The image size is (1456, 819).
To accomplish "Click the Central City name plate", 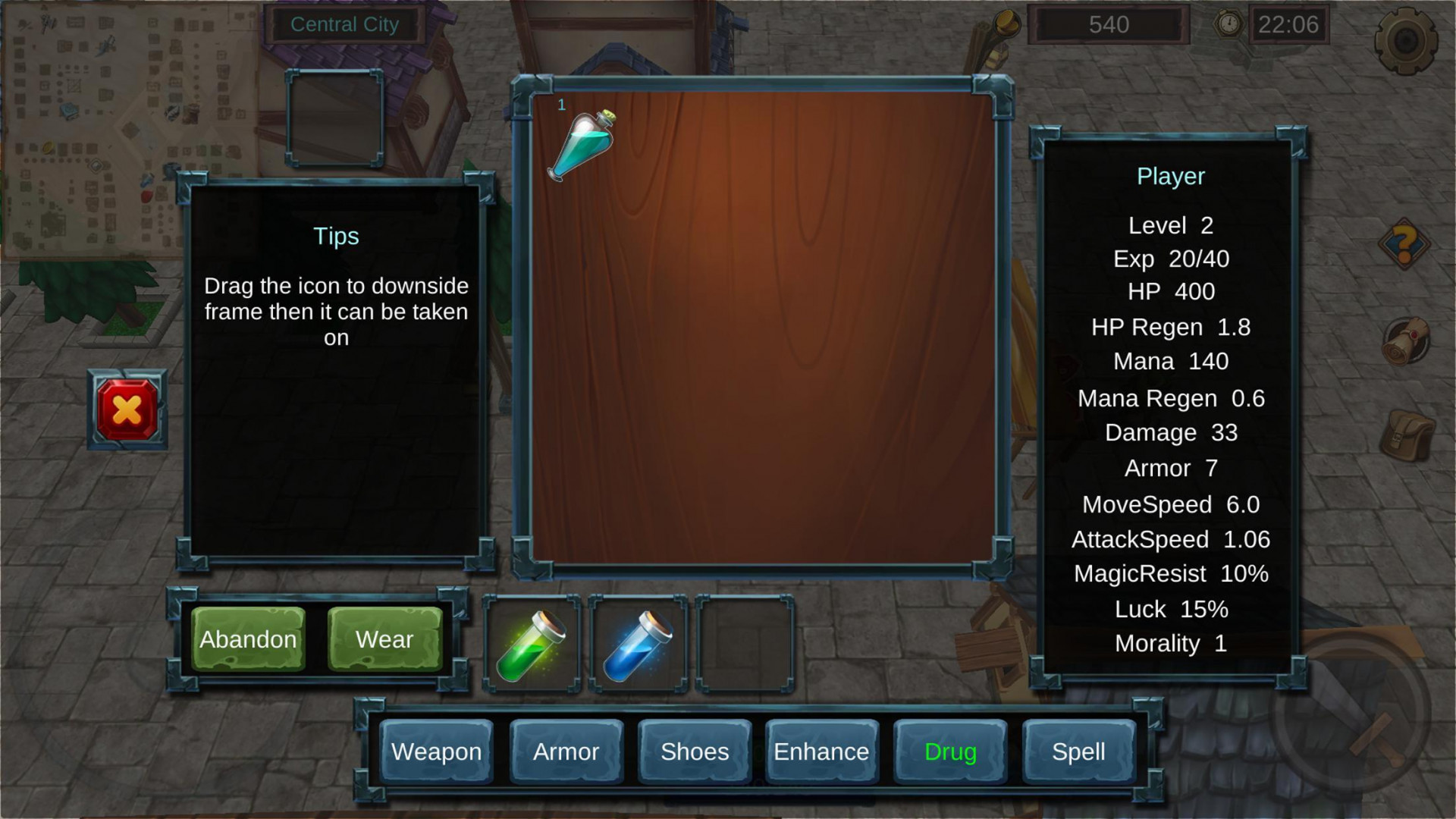I will (x=345, y=24).
